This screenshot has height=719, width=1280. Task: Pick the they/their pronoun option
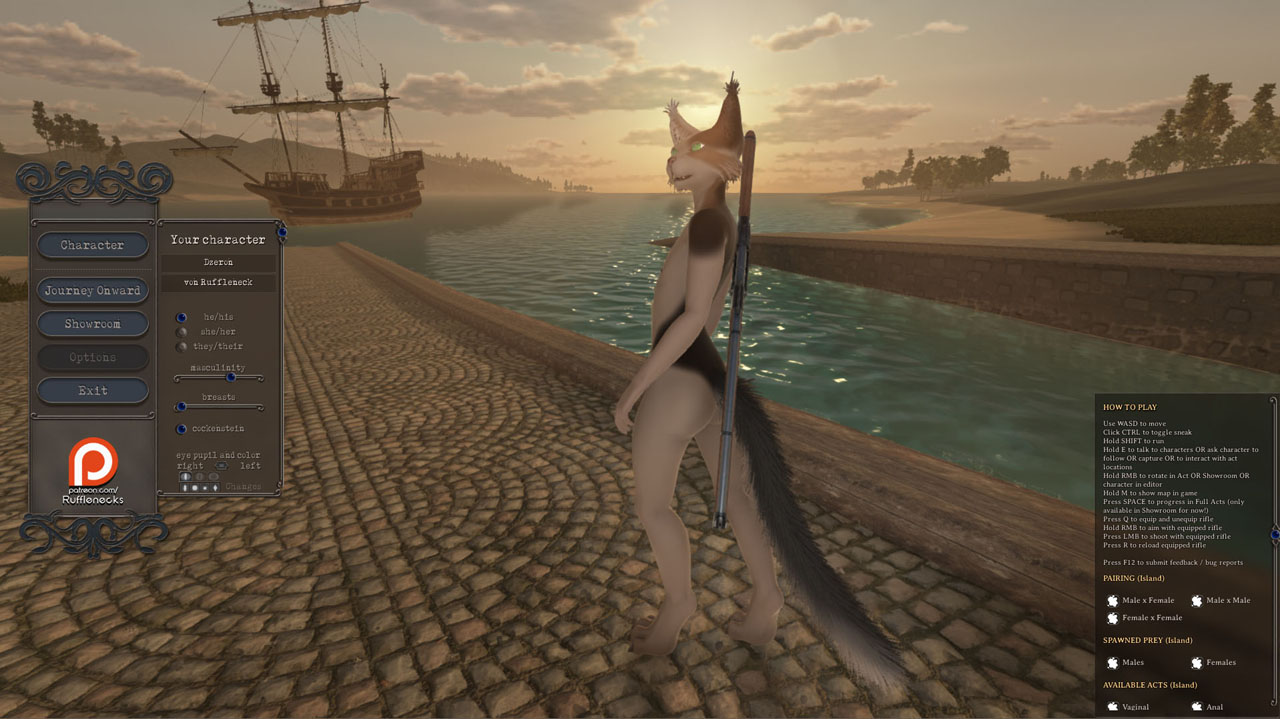(182, 347)
